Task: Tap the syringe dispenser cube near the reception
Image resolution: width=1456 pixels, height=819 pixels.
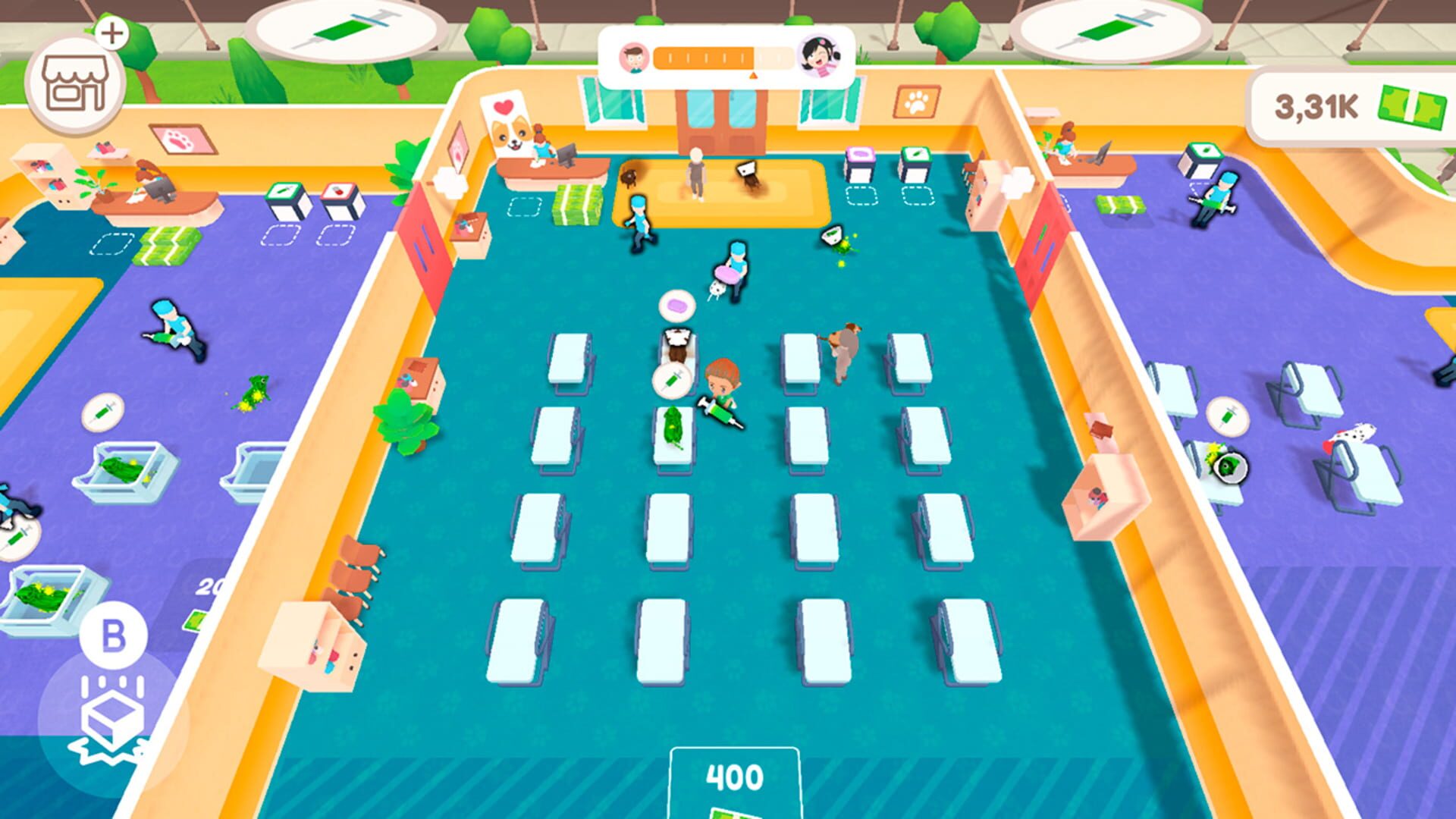Action: [x=915, y=155]
